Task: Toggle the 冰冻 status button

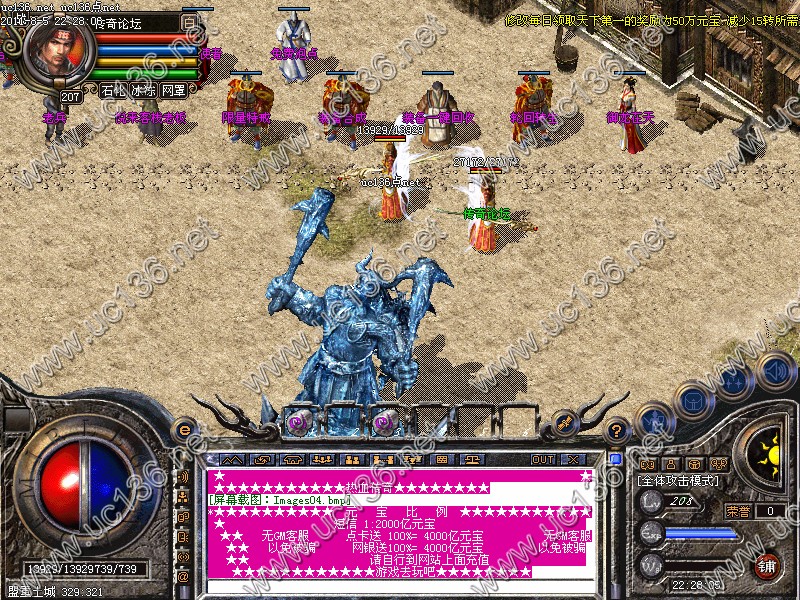Action: click(x=143, y=90)
